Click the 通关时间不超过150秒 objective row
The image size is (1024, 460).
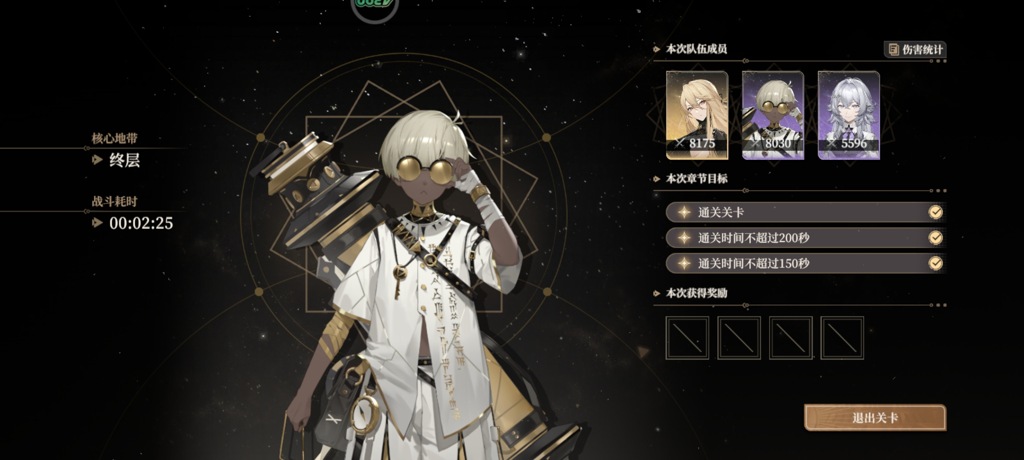(805, 264)
